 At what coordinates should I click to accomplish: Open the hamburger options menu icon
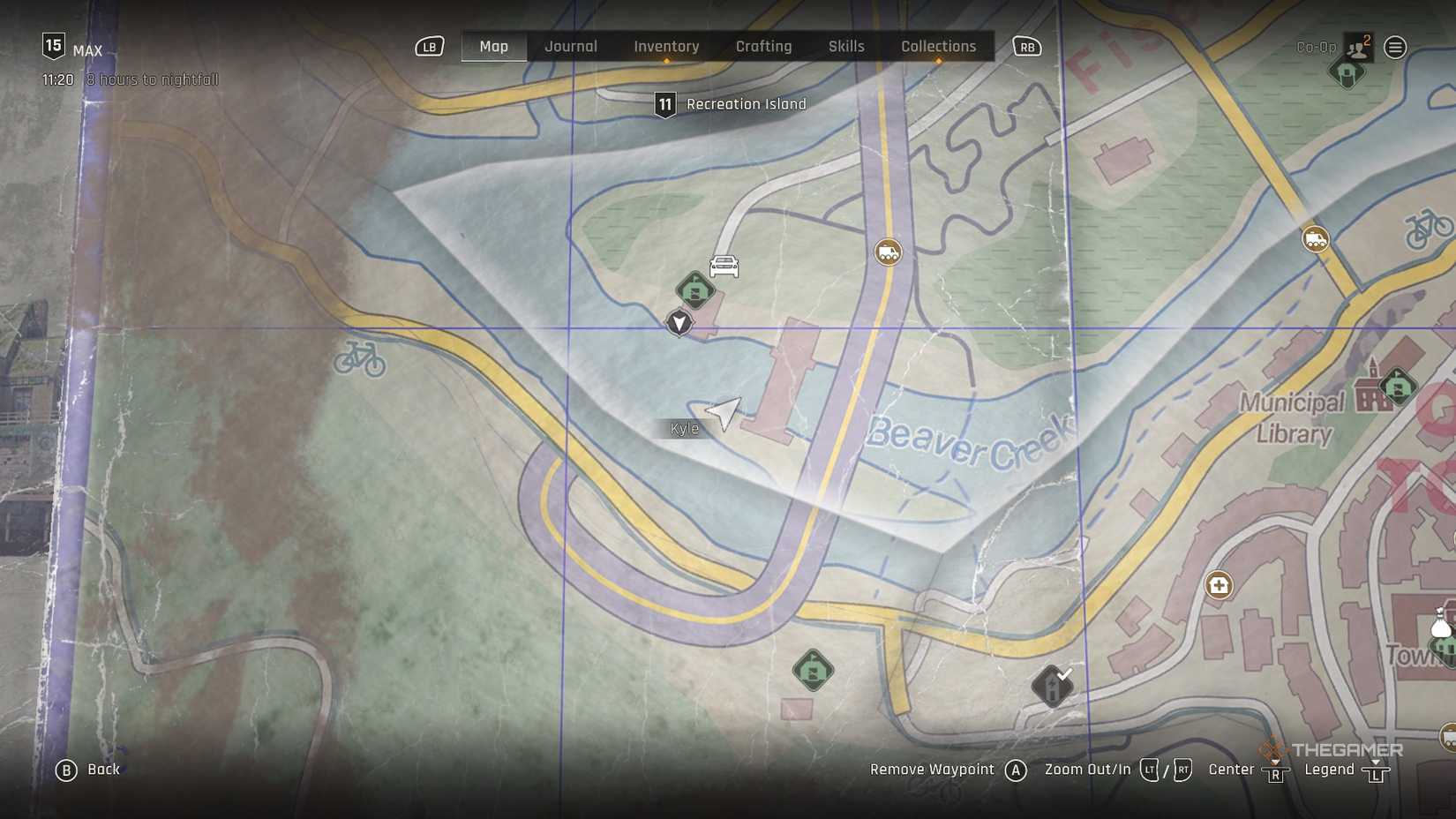(x=1395, y=48)
